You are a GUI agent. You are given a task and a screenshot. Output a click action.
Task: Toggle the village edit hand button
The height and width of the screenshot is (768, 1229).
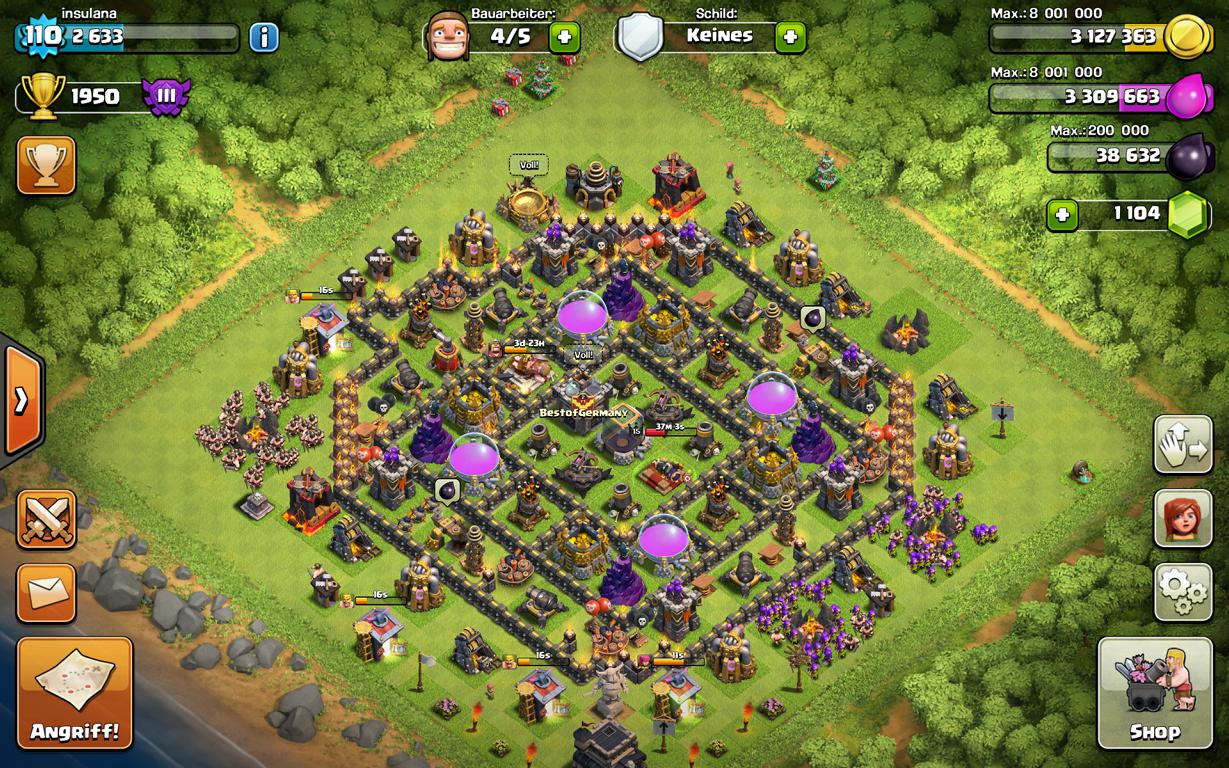(x=1183, y=444)
